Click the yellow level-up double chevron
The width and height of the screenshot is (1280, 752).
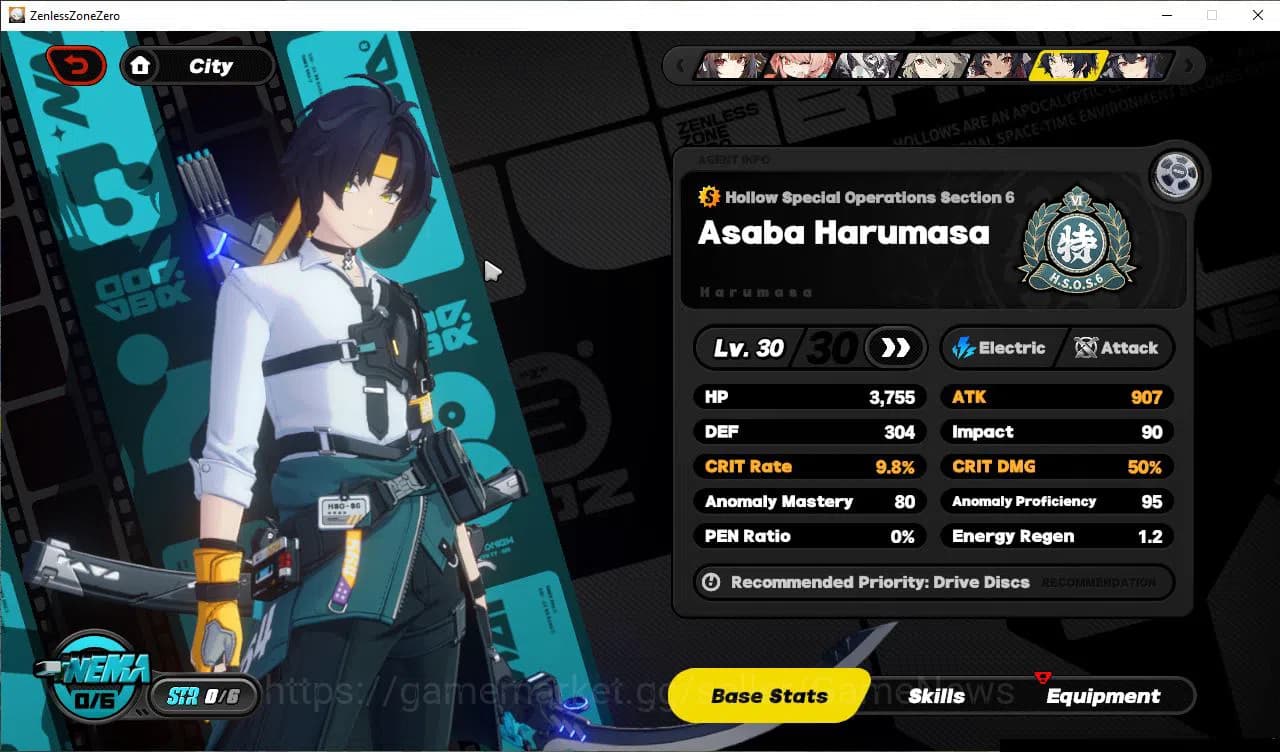[894, 348]
